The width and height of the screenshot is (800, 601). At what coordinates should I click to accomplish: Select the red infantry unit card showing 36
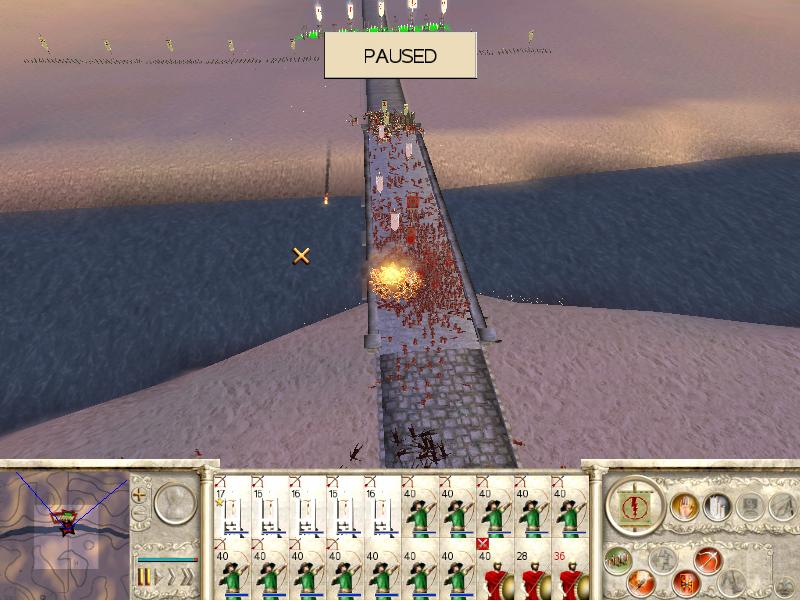(570, 572)
